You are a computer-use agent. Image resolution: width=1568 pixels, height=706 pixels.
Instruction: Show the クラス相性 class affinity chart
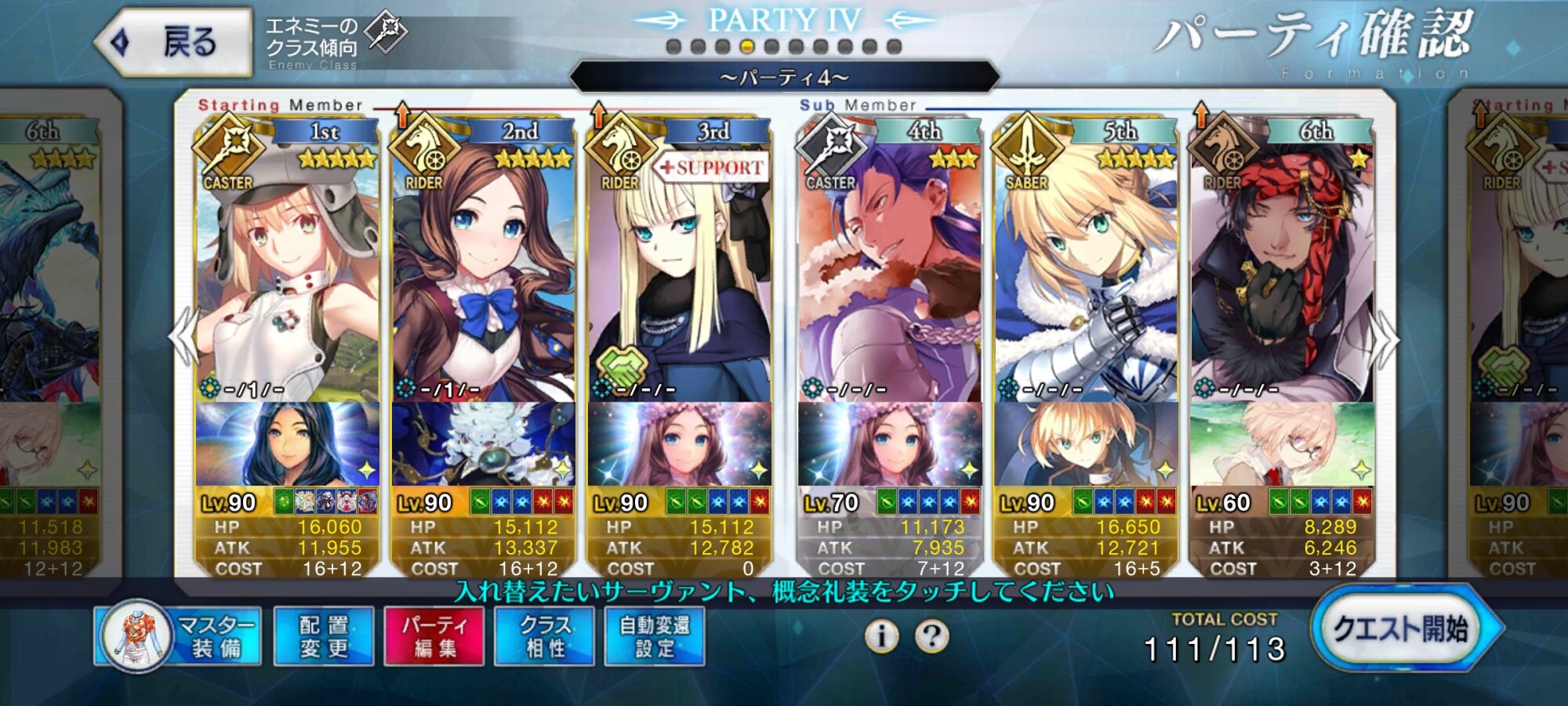544,636
